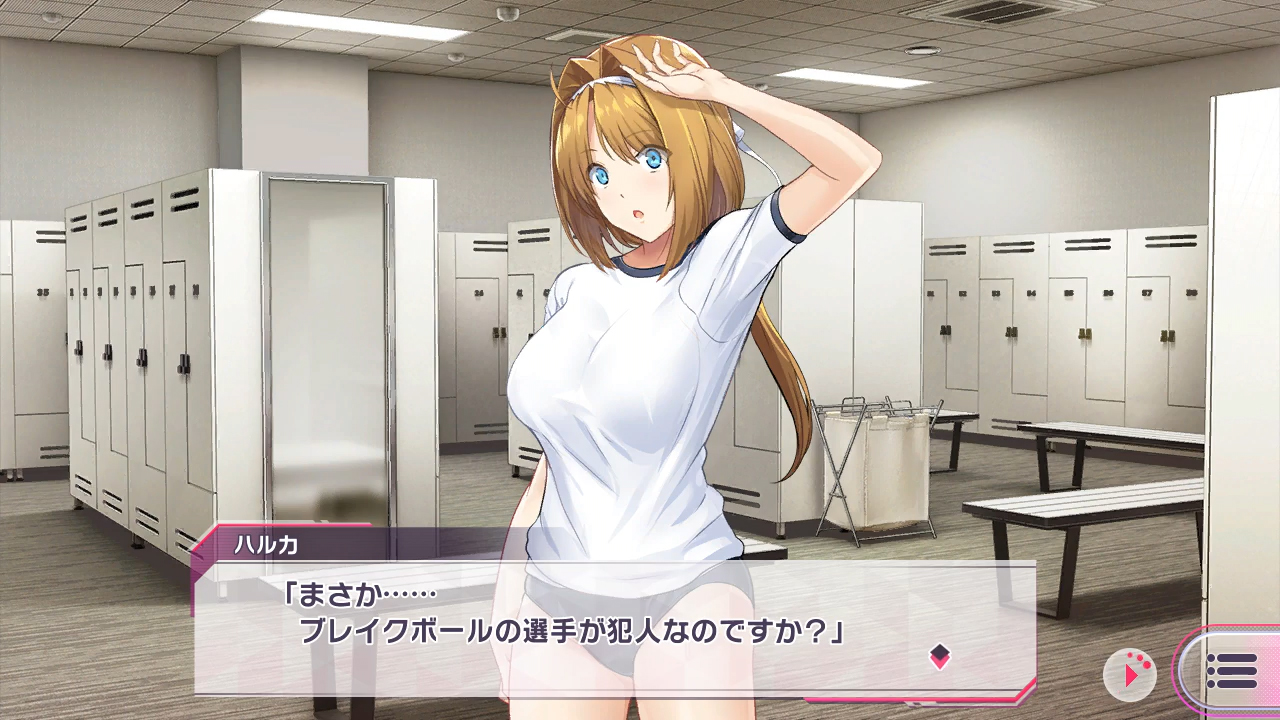
Task: Advance dialogue via the diamond indicator
Action: point(939,656)
